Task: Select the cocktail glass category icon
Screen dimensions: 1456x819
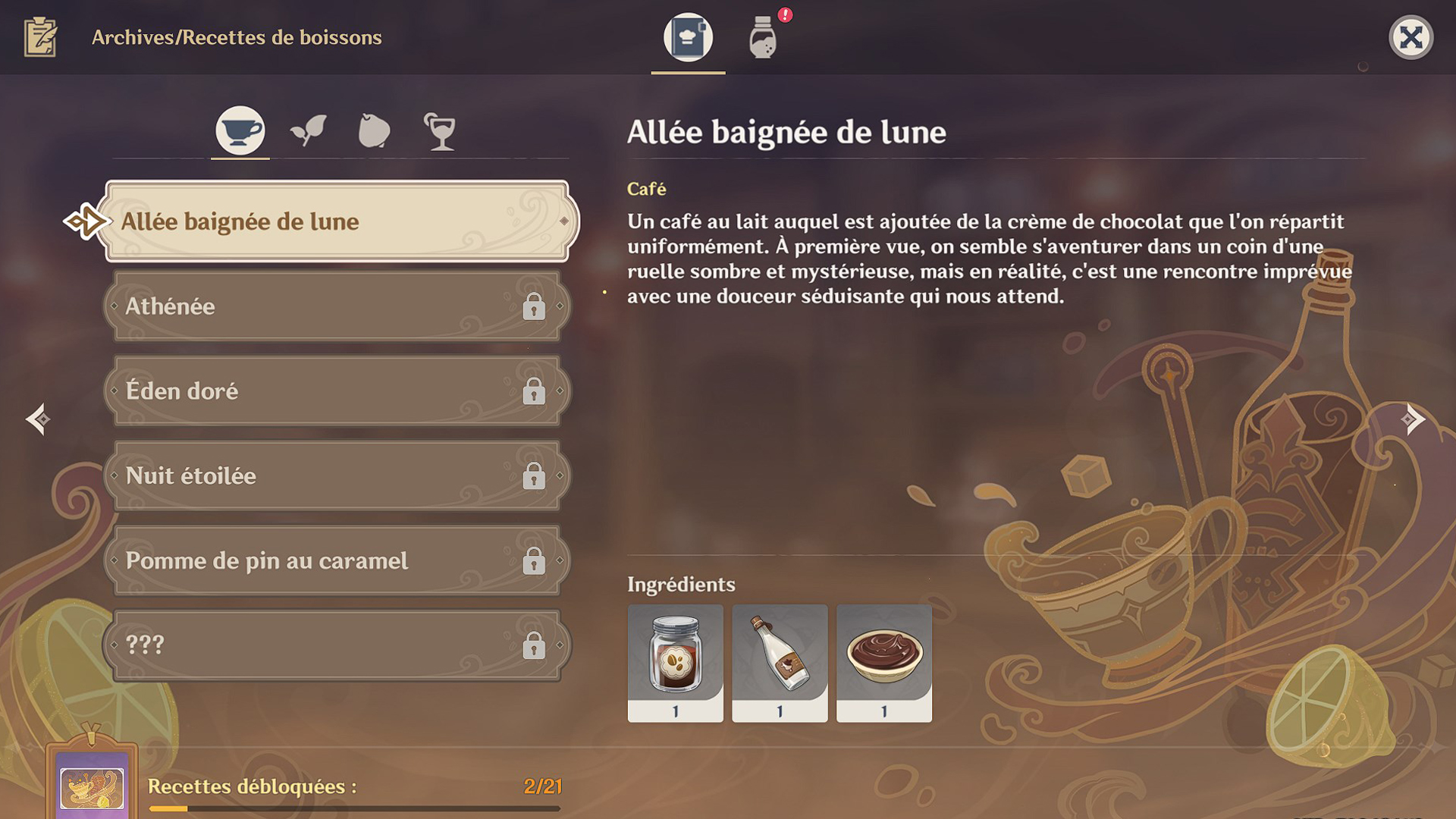Action: coord(442,130)
